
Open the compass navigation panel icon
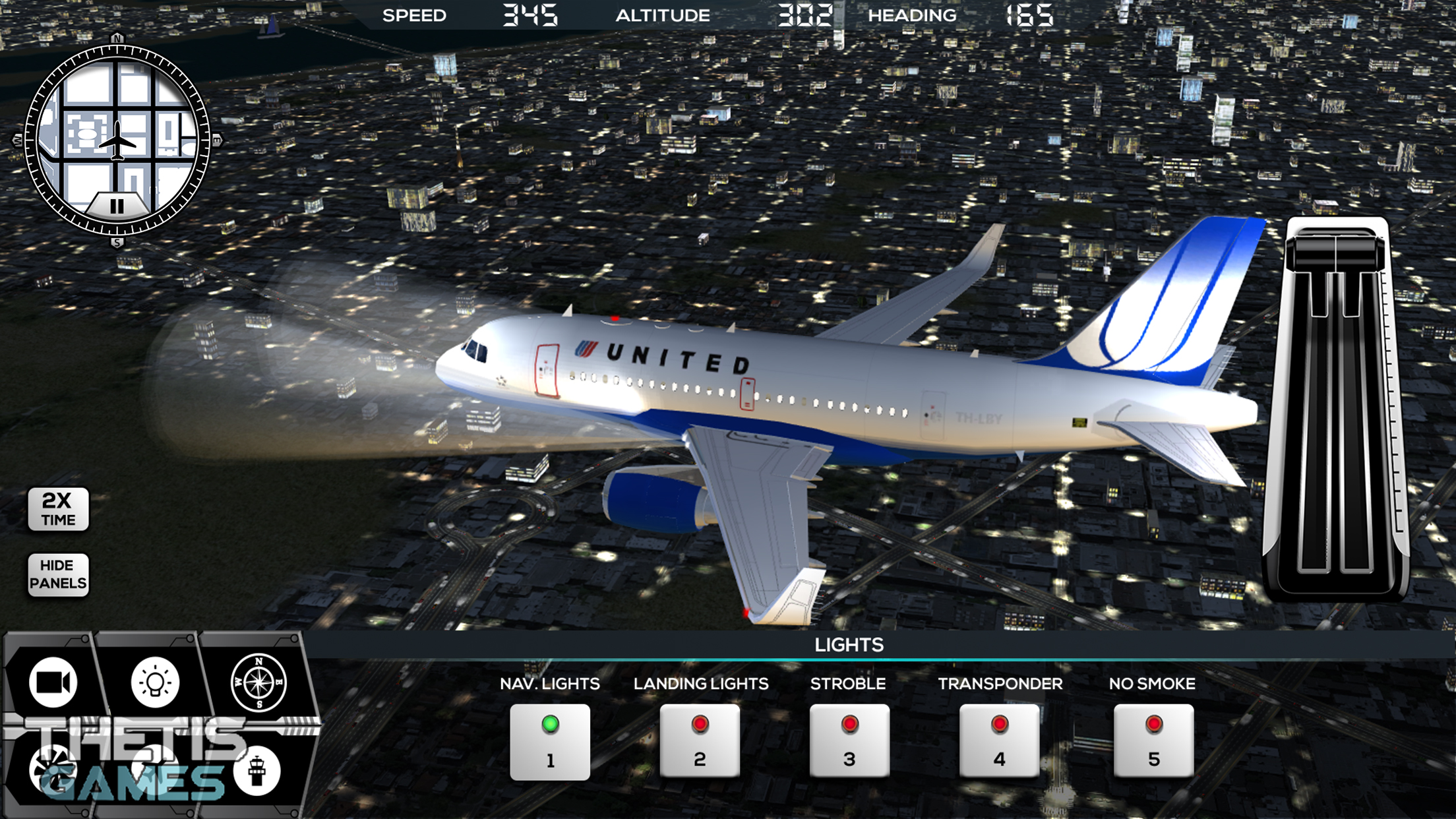point(258,682)
